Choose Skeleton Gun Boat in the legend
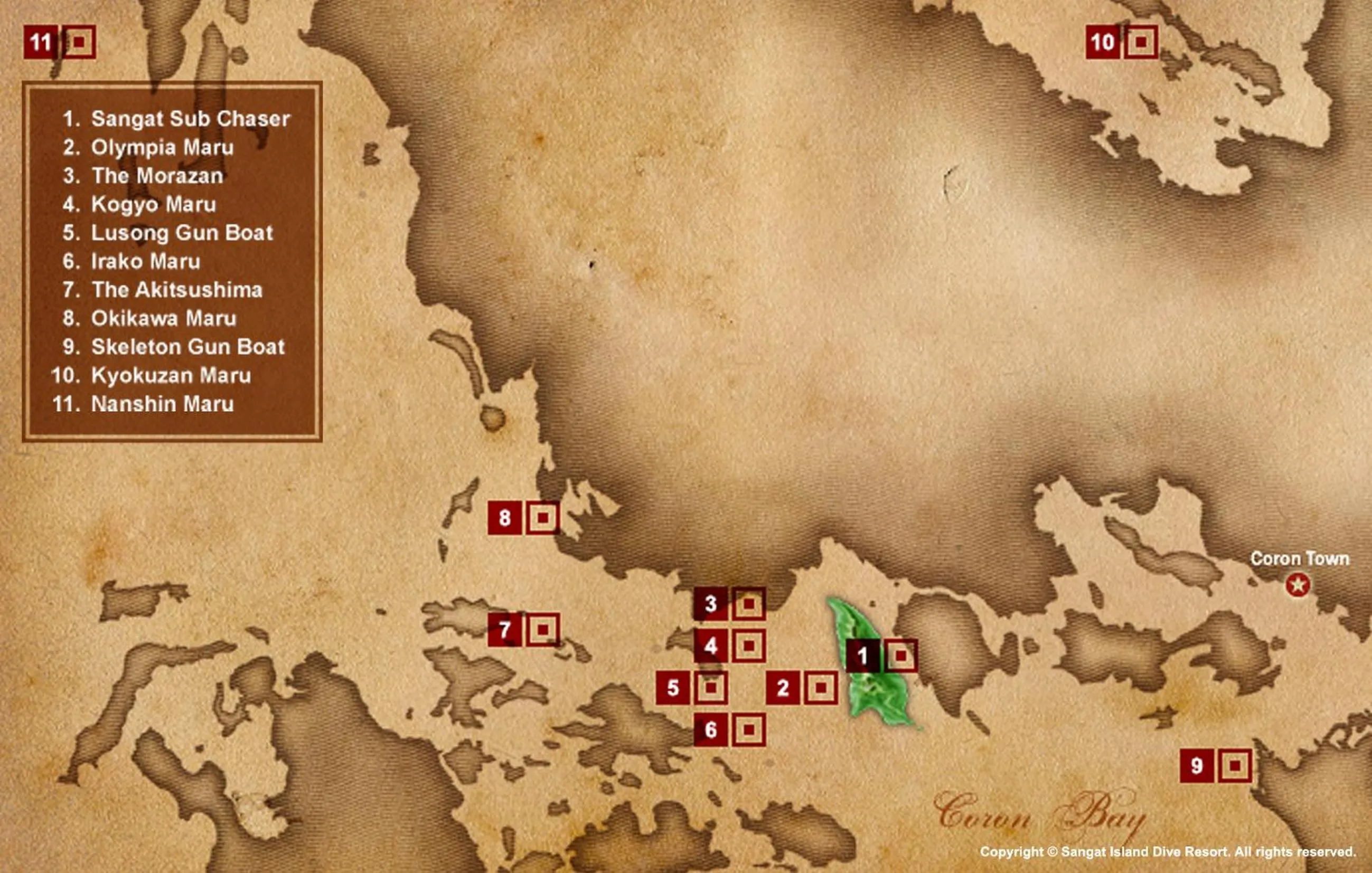Viewport: 1372px width, 873px height. click(x=188, y=347)
